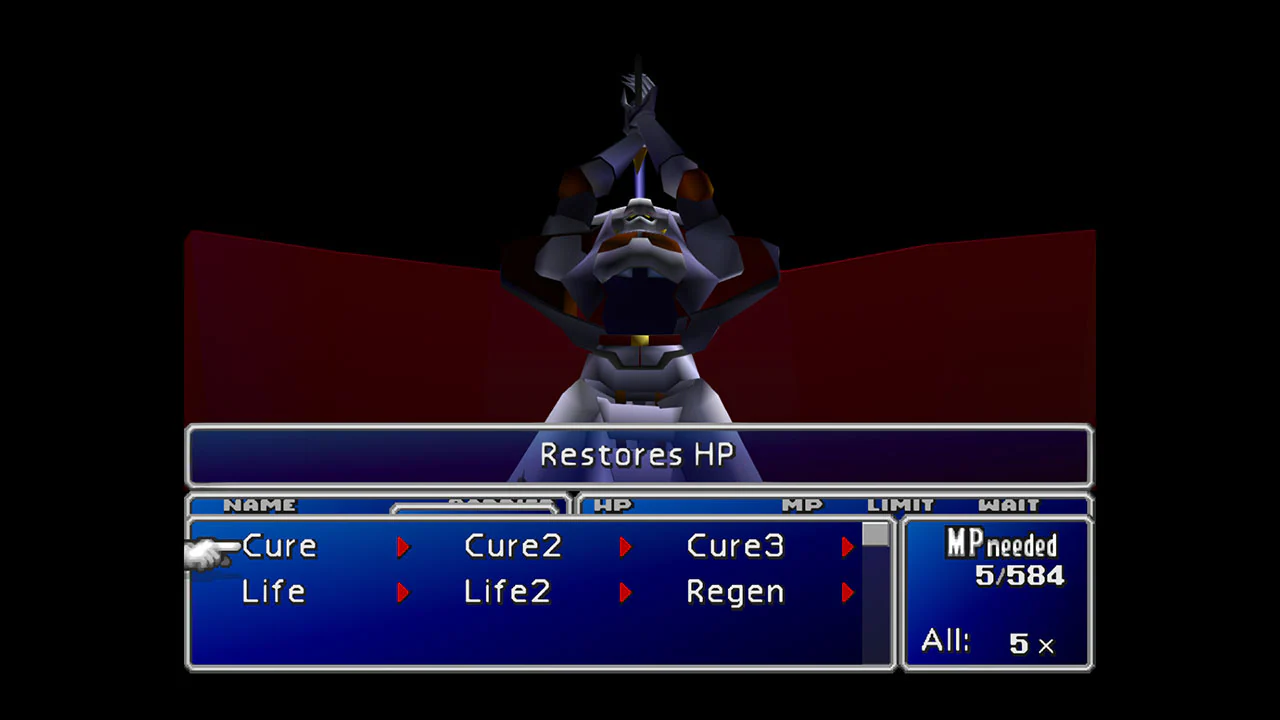The height and width of the screenshot is (720, 1280).
Task: Click the MP needed indicator
Action: click(x=1000, y=545)
